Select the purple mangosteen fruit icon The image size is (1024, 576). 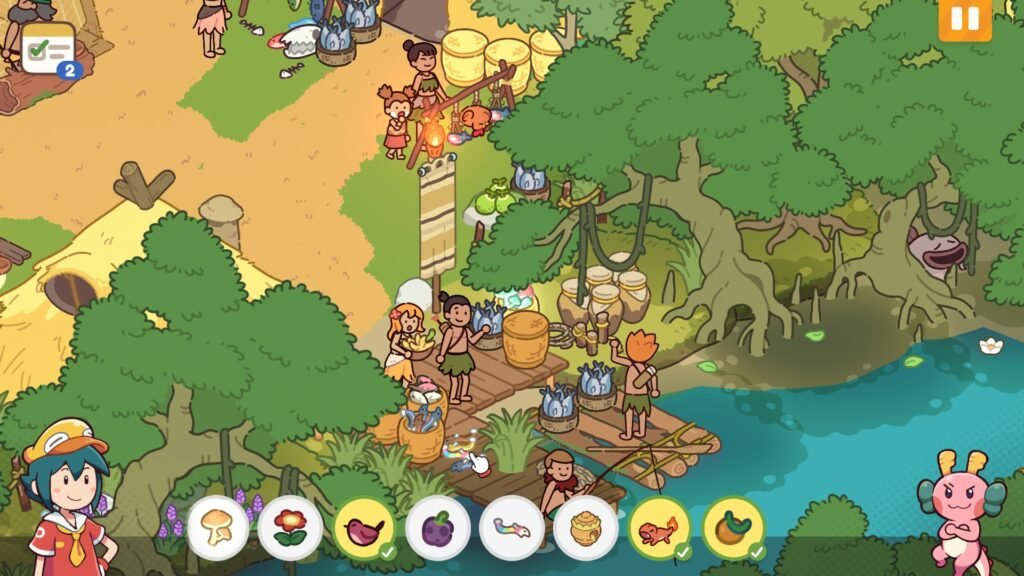coord(437,527)
